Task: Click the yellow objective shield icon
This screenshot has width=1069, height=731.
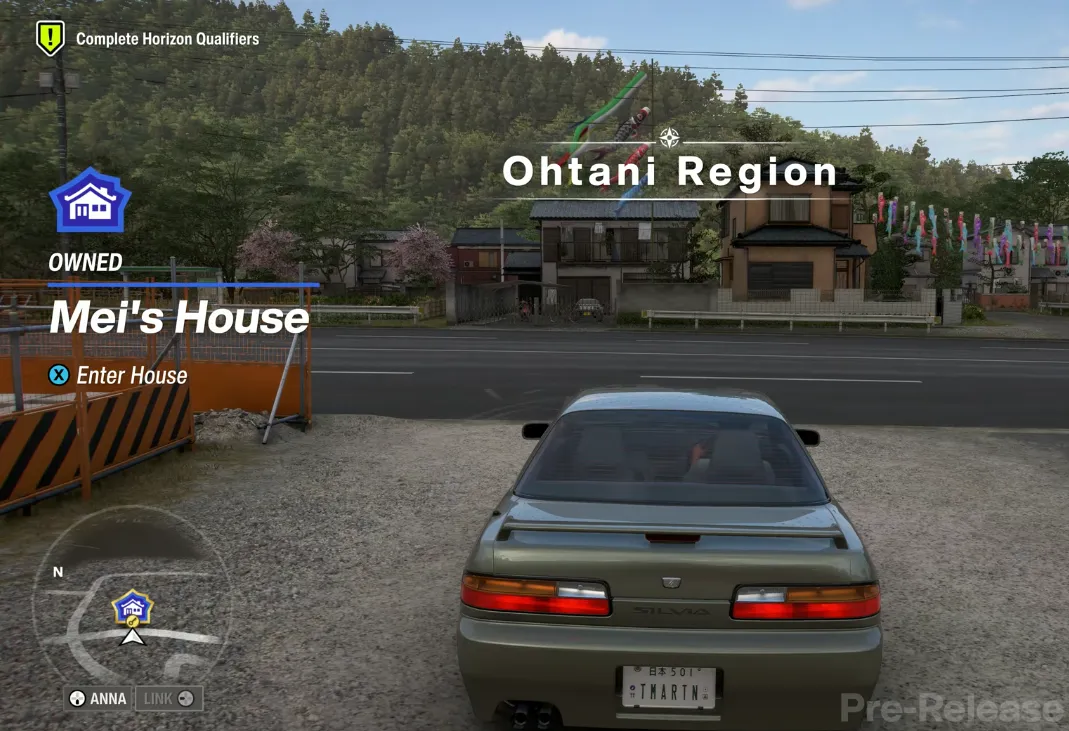Action: (x=50, y=38)
